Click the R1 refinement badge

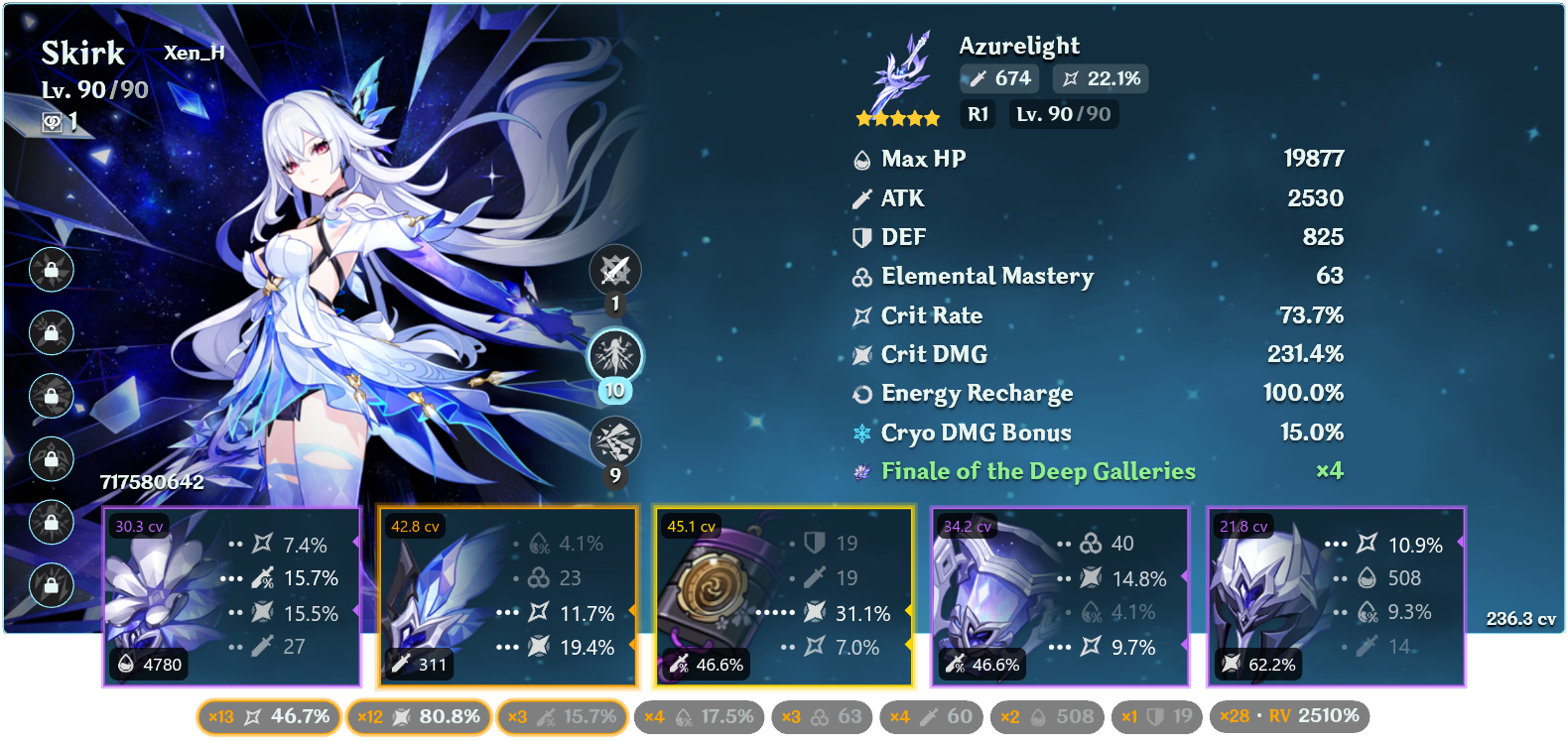pyautogui.click(x=978, y=114)
